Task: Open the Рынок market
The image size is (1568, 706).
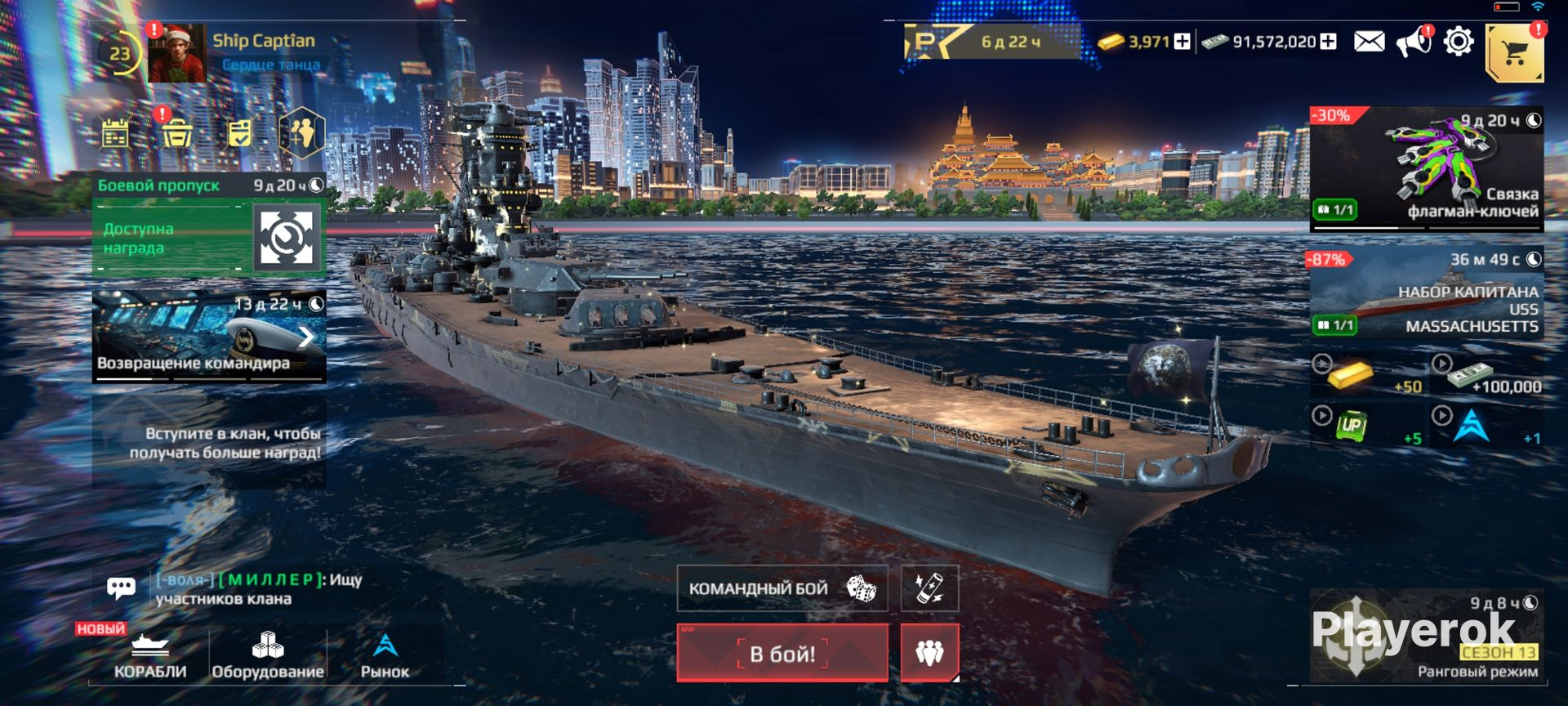Action: click(x=385, y=656)
